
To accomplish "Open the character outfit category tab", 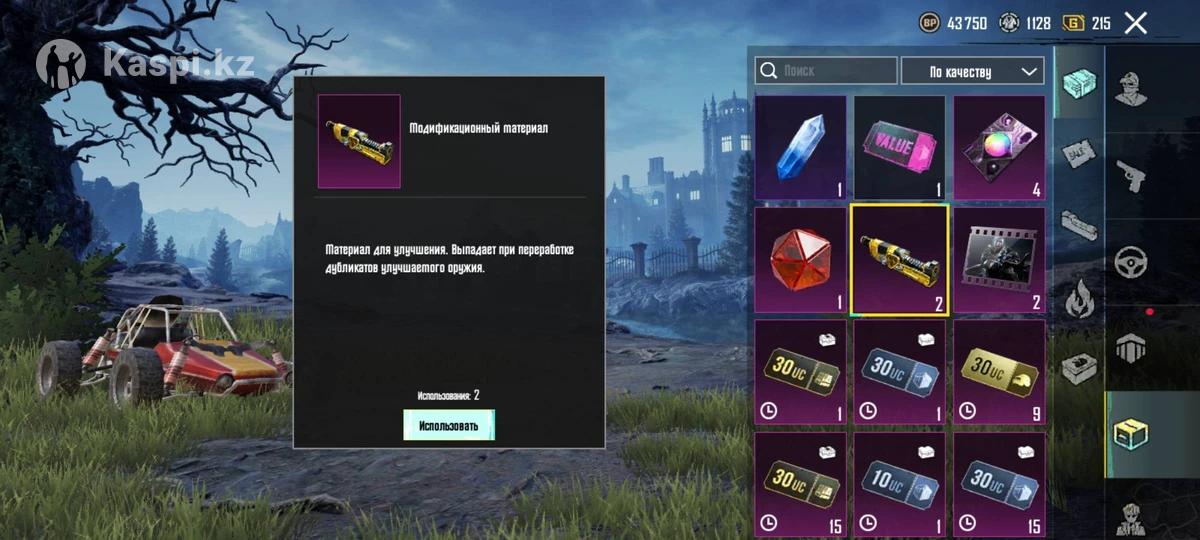I will coord(1131,89).
